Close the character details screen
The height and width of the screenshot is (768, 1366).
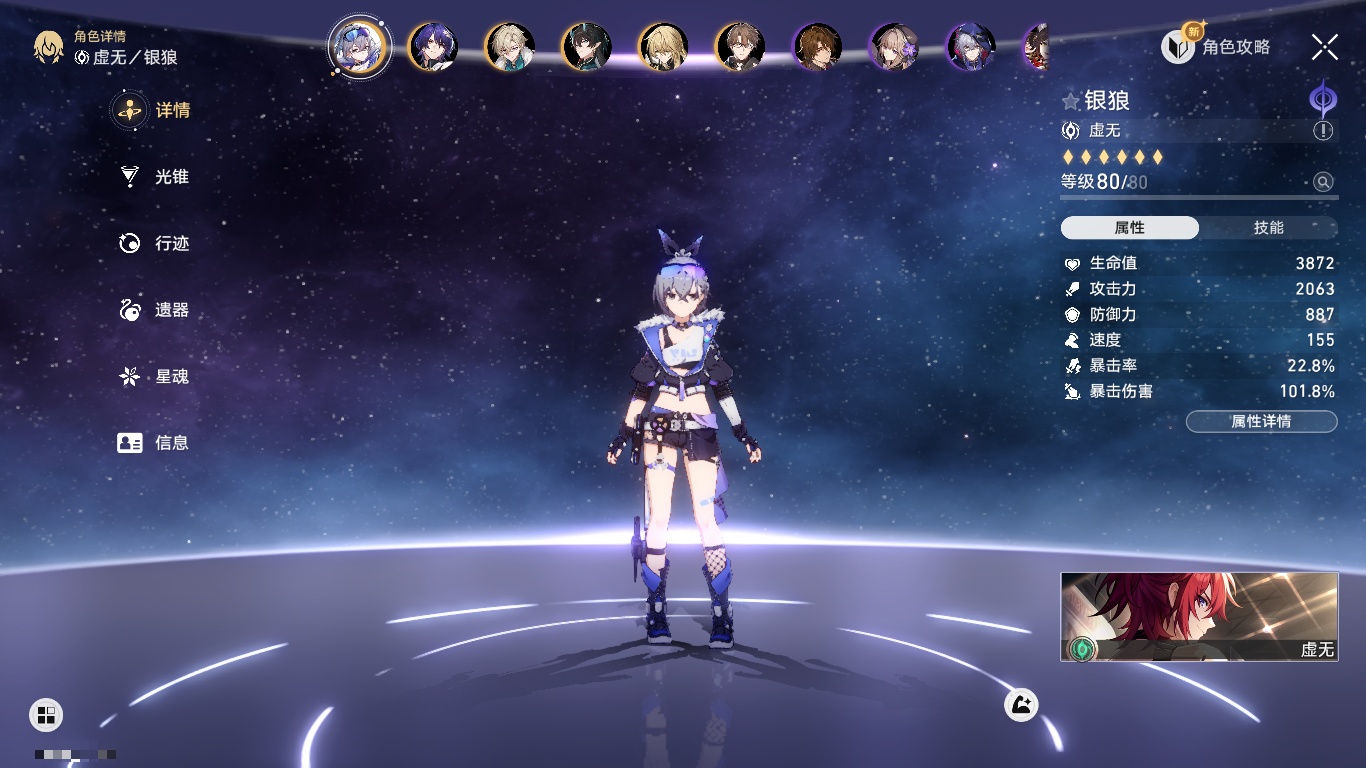[x=1325, y=46]
